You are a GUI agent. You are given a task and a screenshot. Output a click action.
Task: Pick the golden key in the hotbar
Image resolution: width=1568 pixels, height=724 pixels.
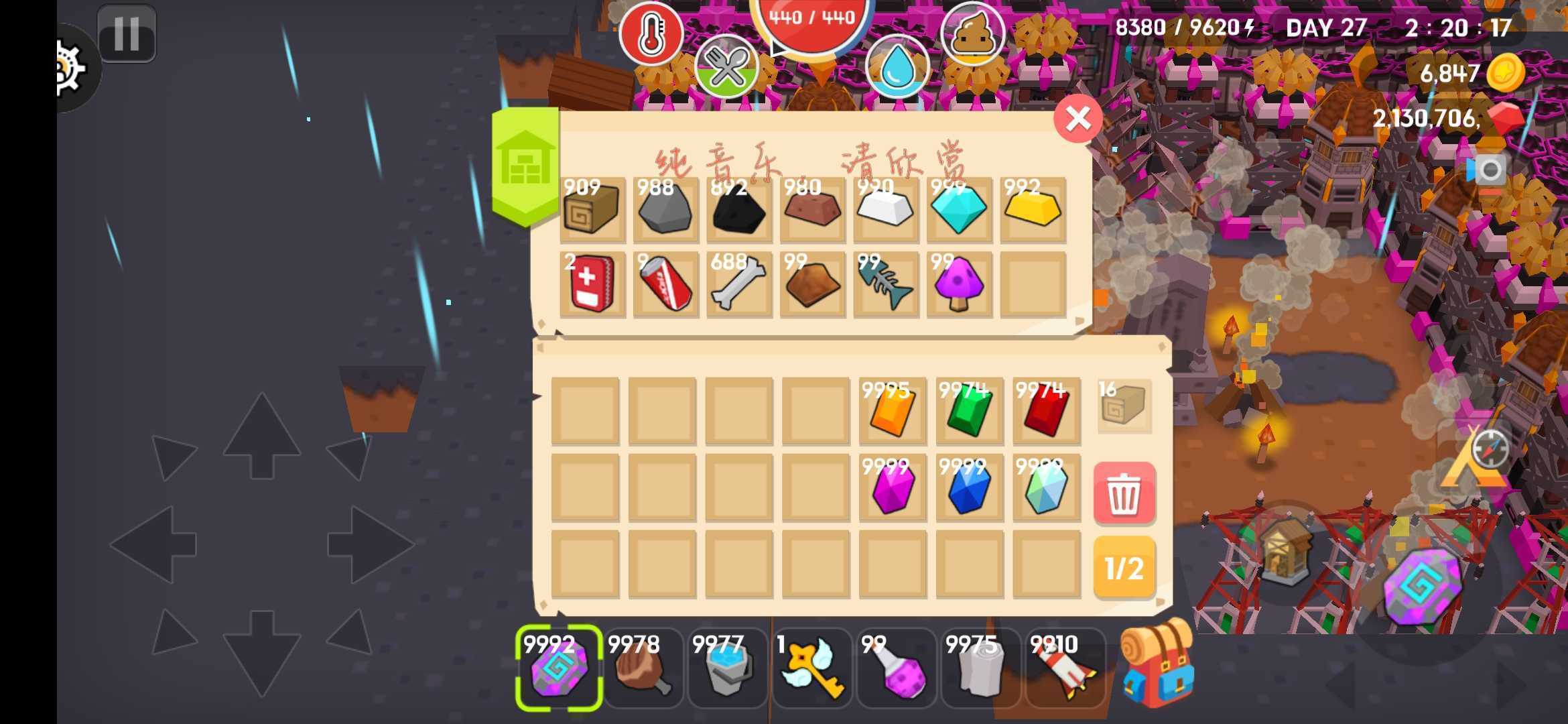[x=812, y=667]
